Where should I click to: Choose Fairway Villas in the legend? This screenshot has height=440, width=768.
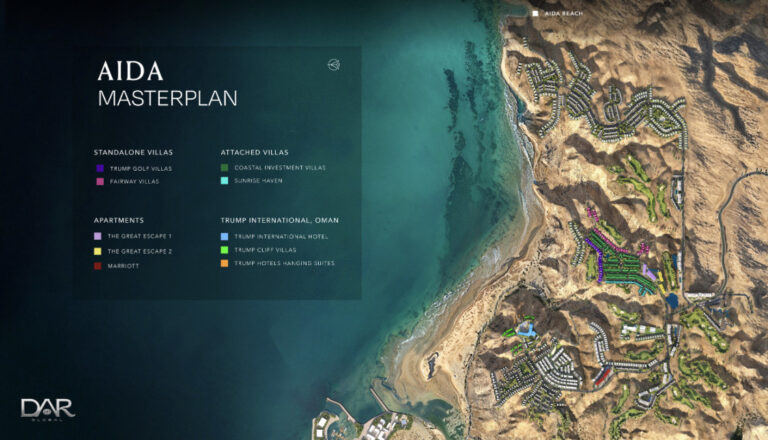tap(127, 182)
